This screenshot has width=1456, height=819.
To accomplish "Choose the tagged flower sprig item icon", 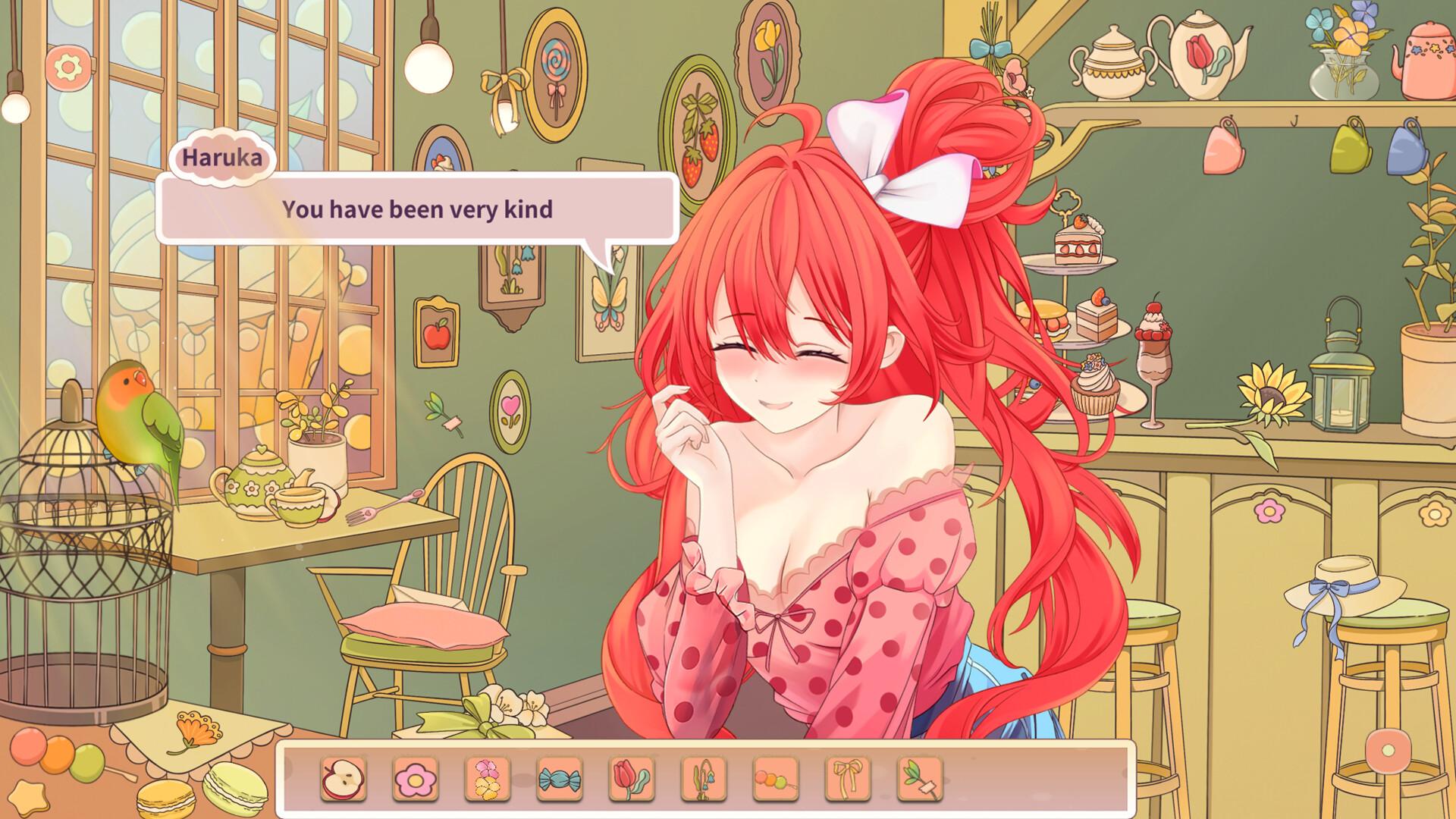I will click(918, 778).
